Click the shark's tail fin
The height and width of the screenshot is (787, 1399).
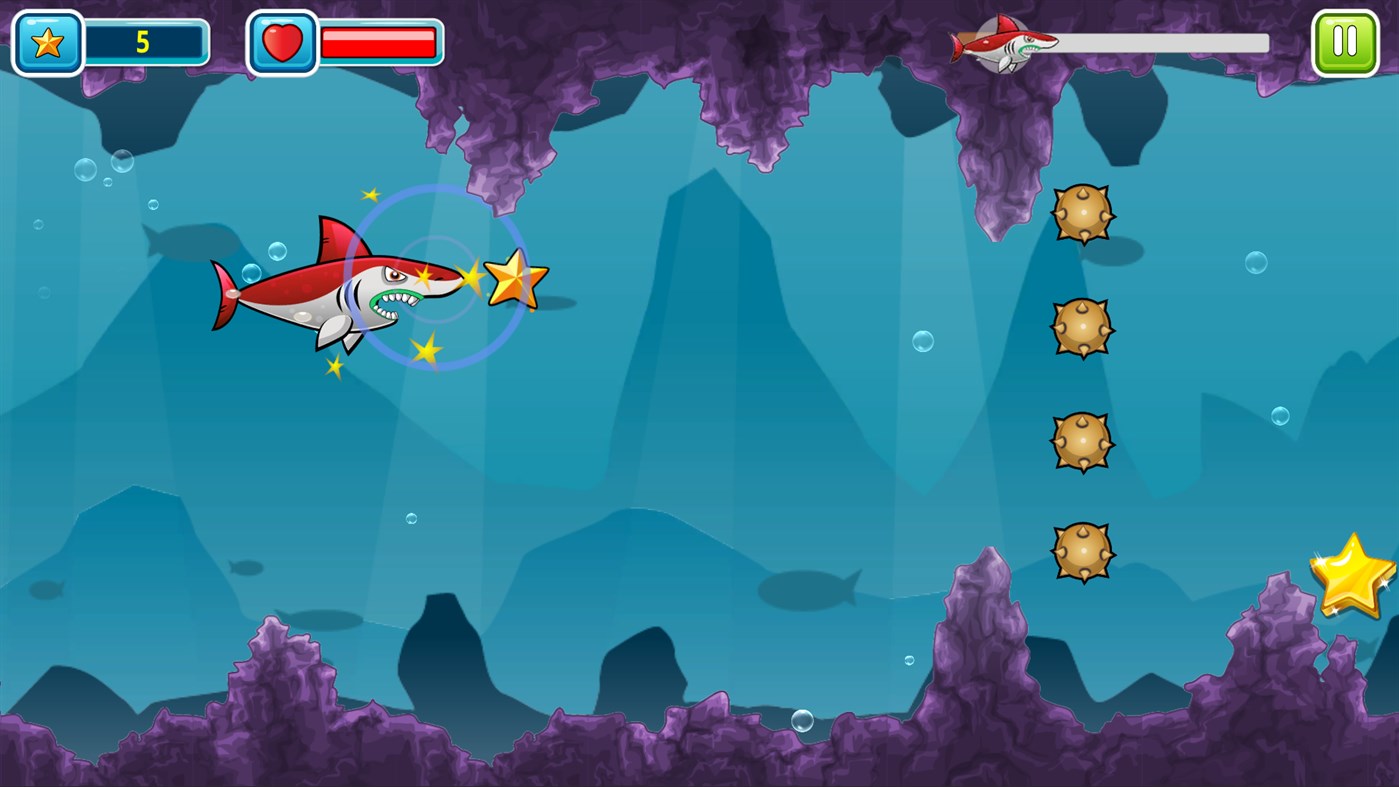(x=225, y=293)
